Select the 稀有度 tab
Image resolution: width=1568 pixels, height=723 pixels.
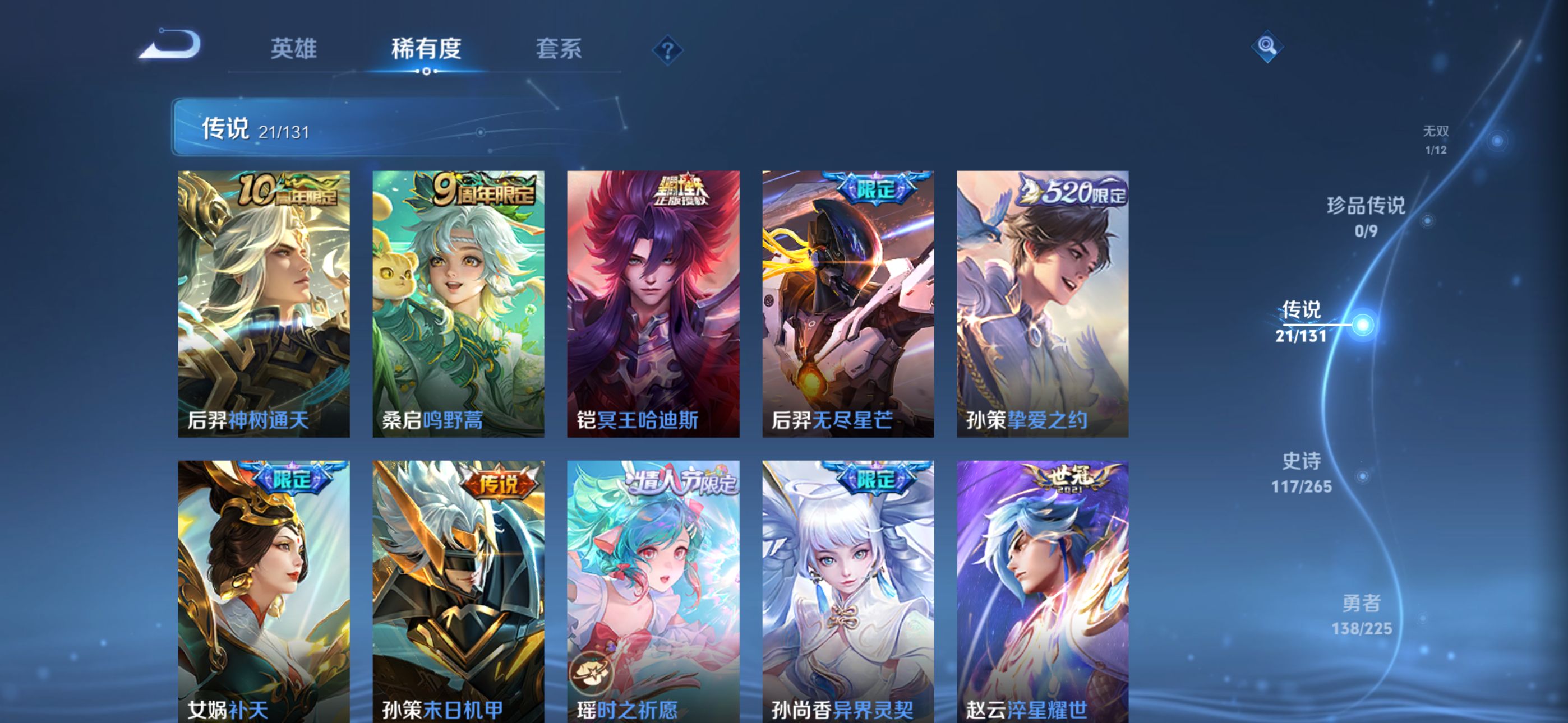tap(426, 49)
